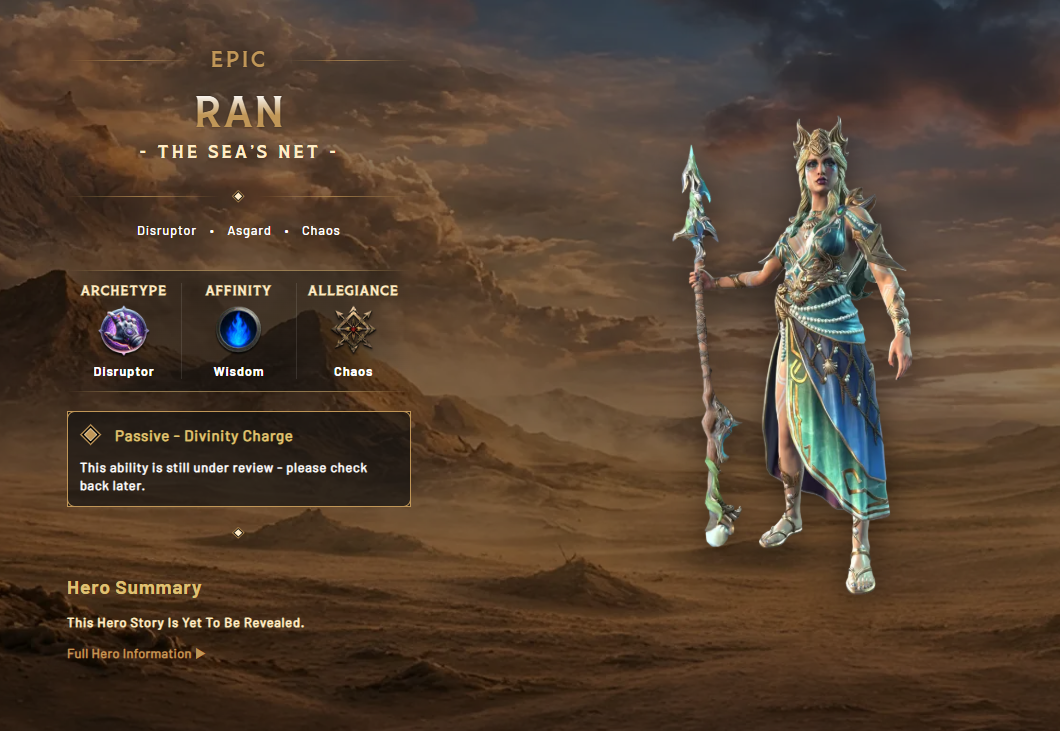
Task: Open the Passive - Divinity Charge panel
Action: click(239, 458)
